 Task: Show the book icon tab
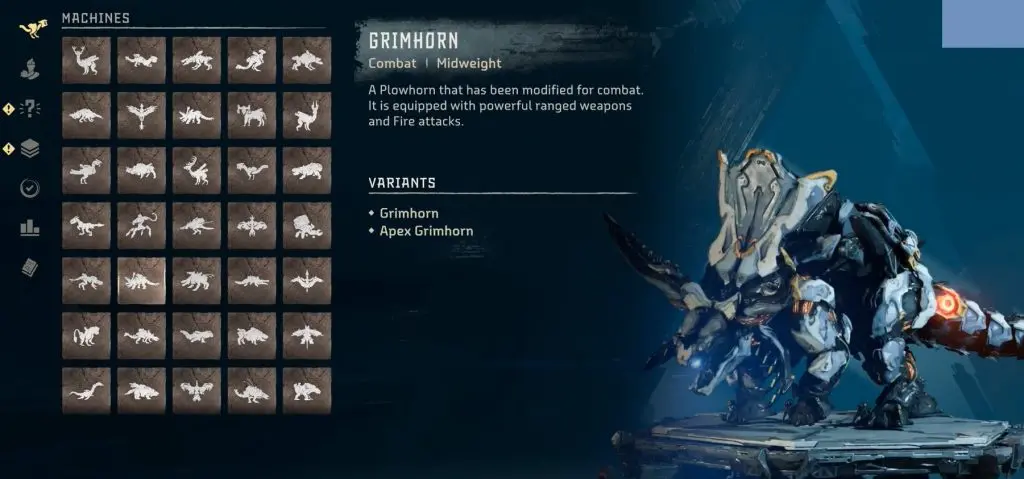(x=30, y=267)
